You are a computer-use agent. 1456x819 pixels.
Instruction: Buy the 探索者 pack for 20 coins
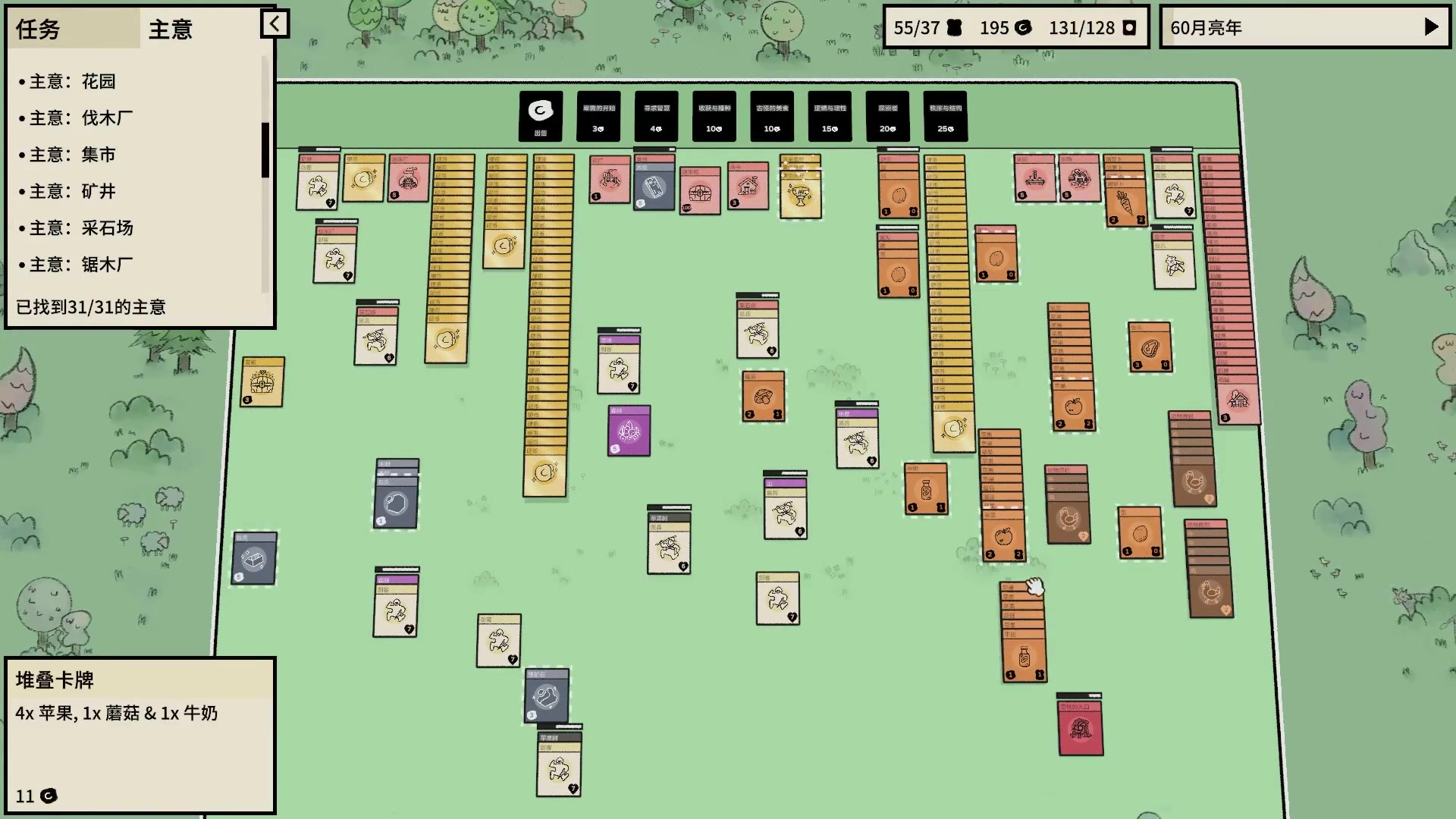click(886, 116)
